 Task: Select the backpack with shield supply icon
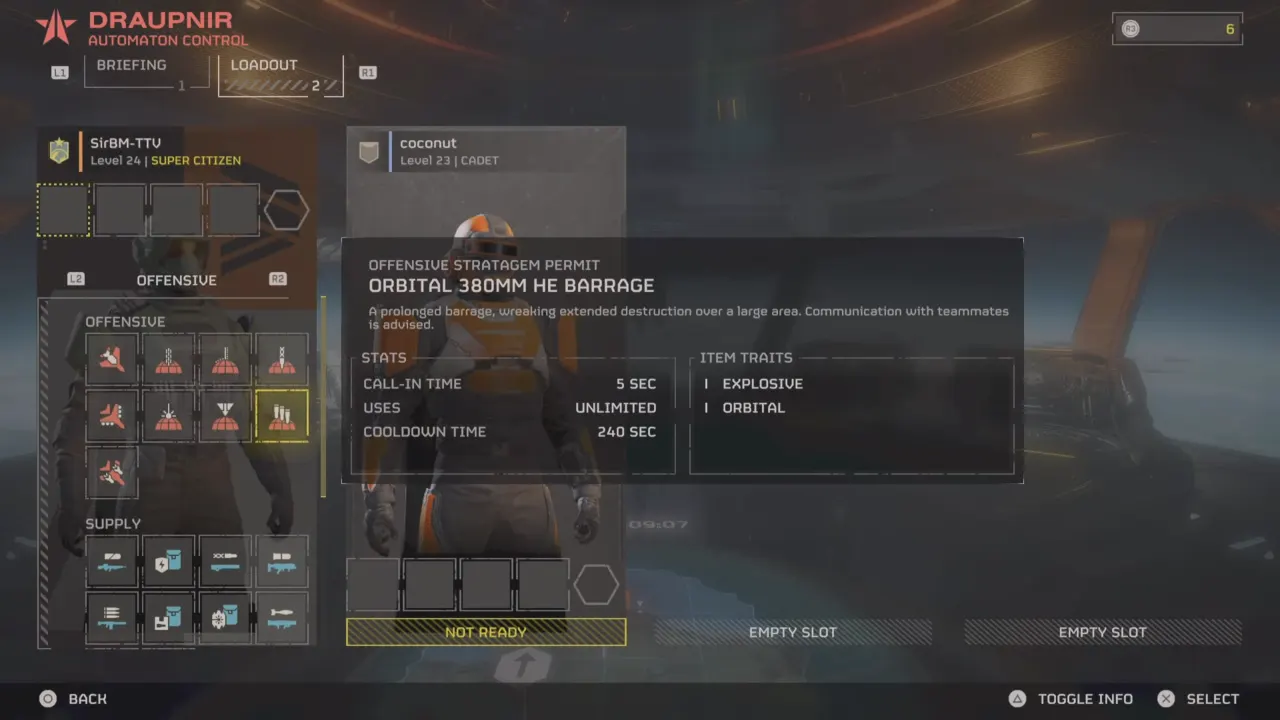(x=167, y=561)
